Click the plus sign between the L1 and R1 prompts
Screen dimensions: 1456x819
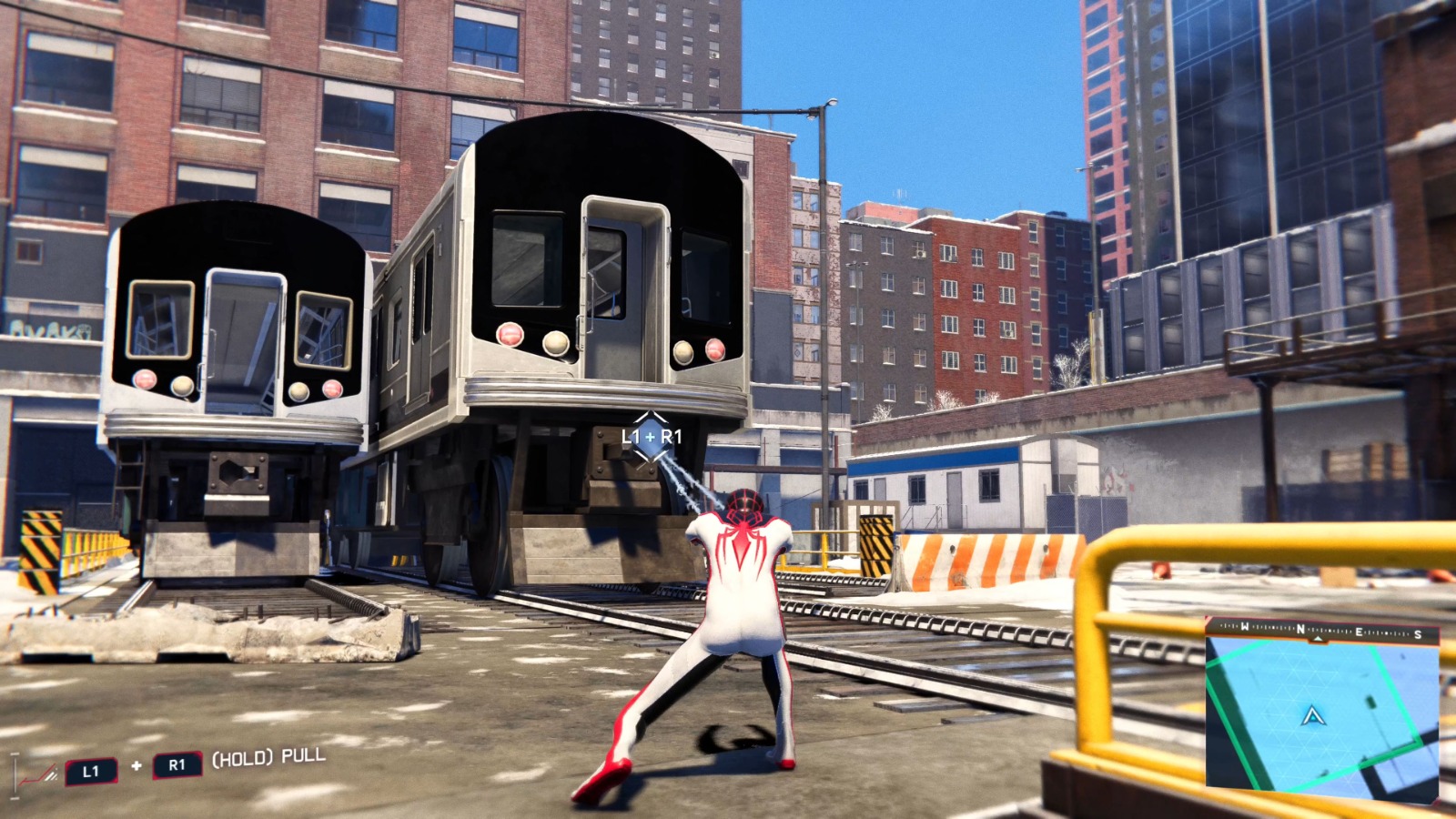click(x=136, y=764)
